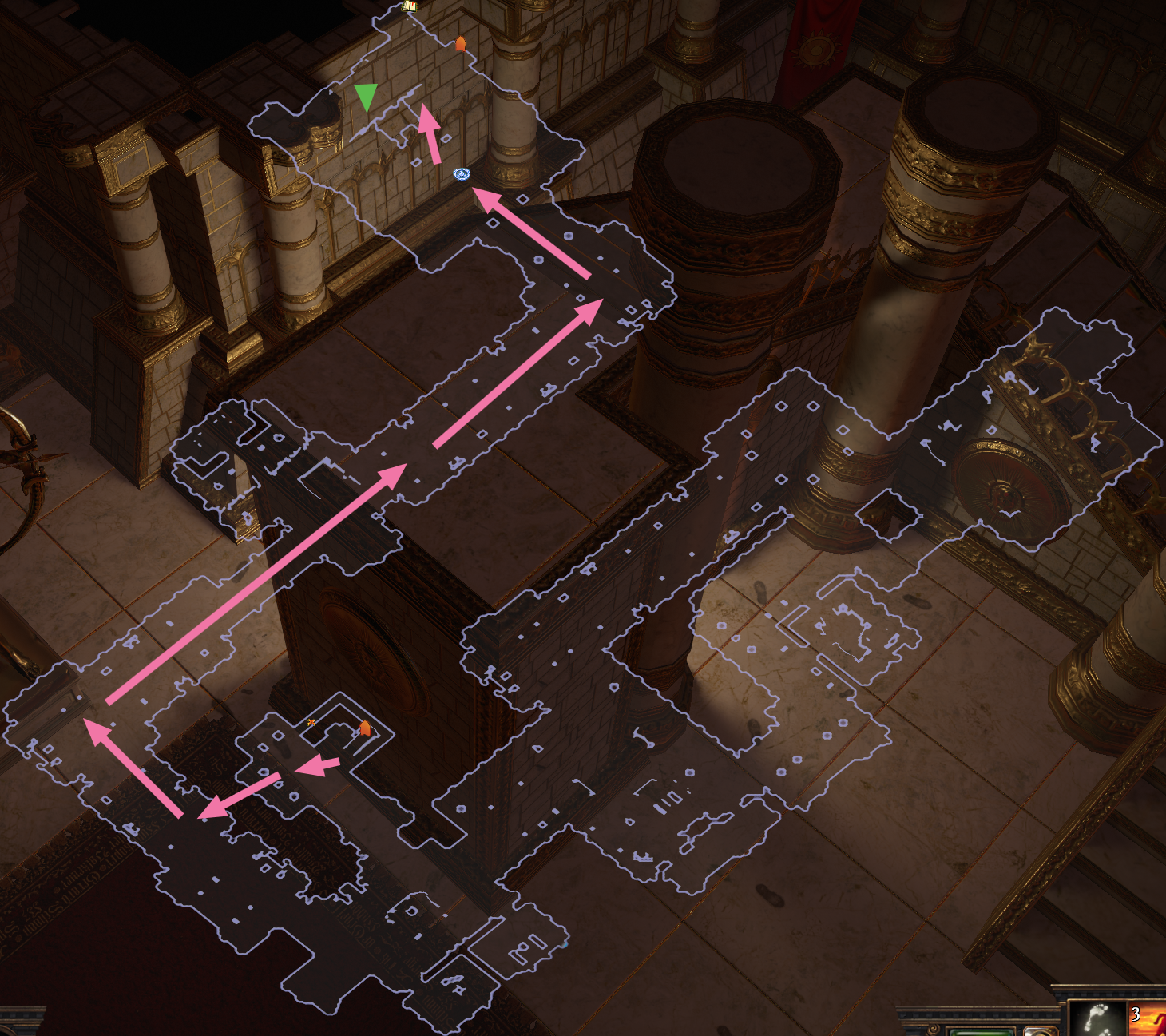Click the orange cross map marker
Screen dimensions: 1166x1036
(x=311, y=722)
